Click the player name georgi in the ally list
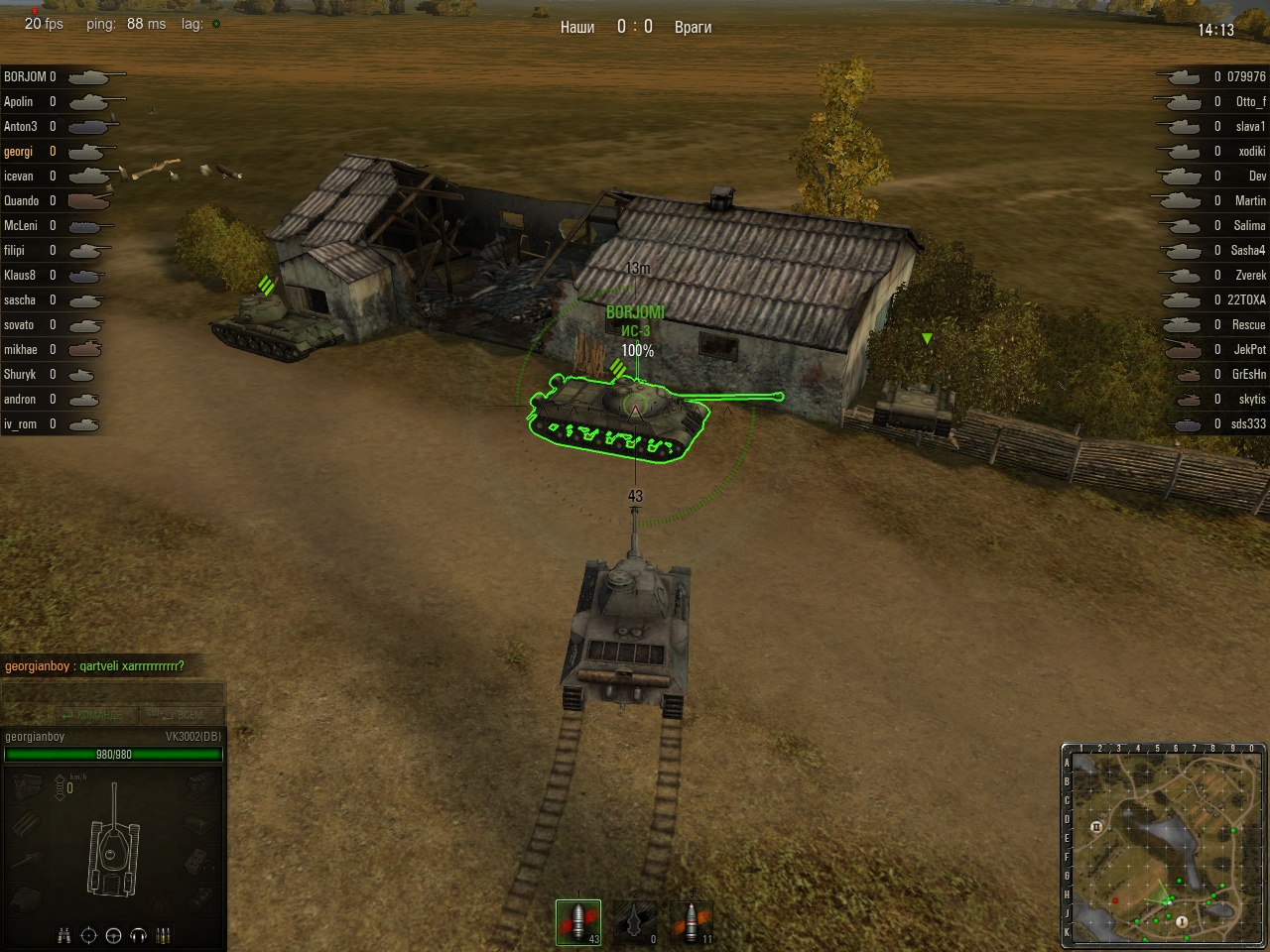 coord(20,151)
